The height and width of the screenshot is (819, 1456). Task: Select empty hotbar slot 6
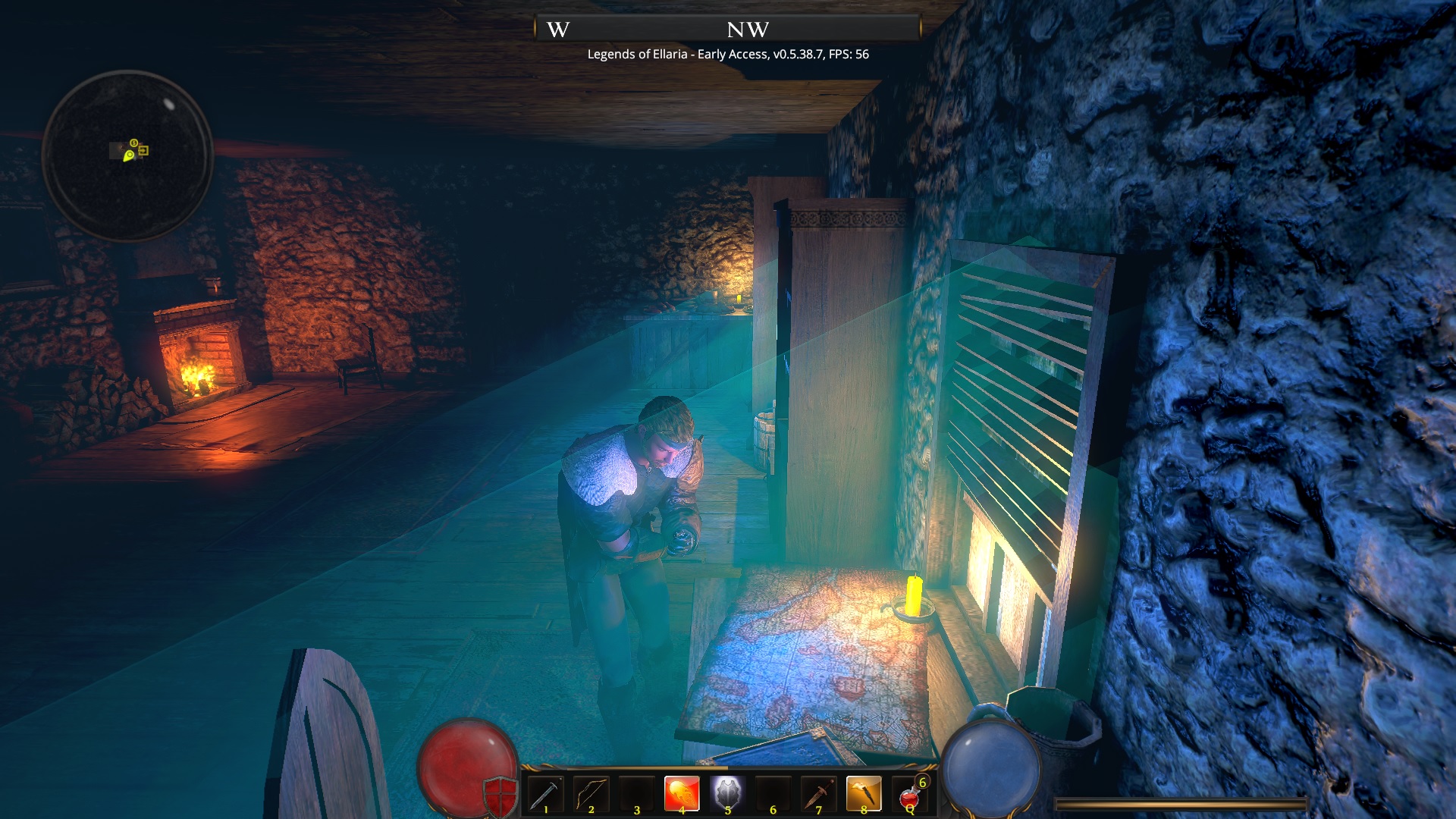coord(772,792)
